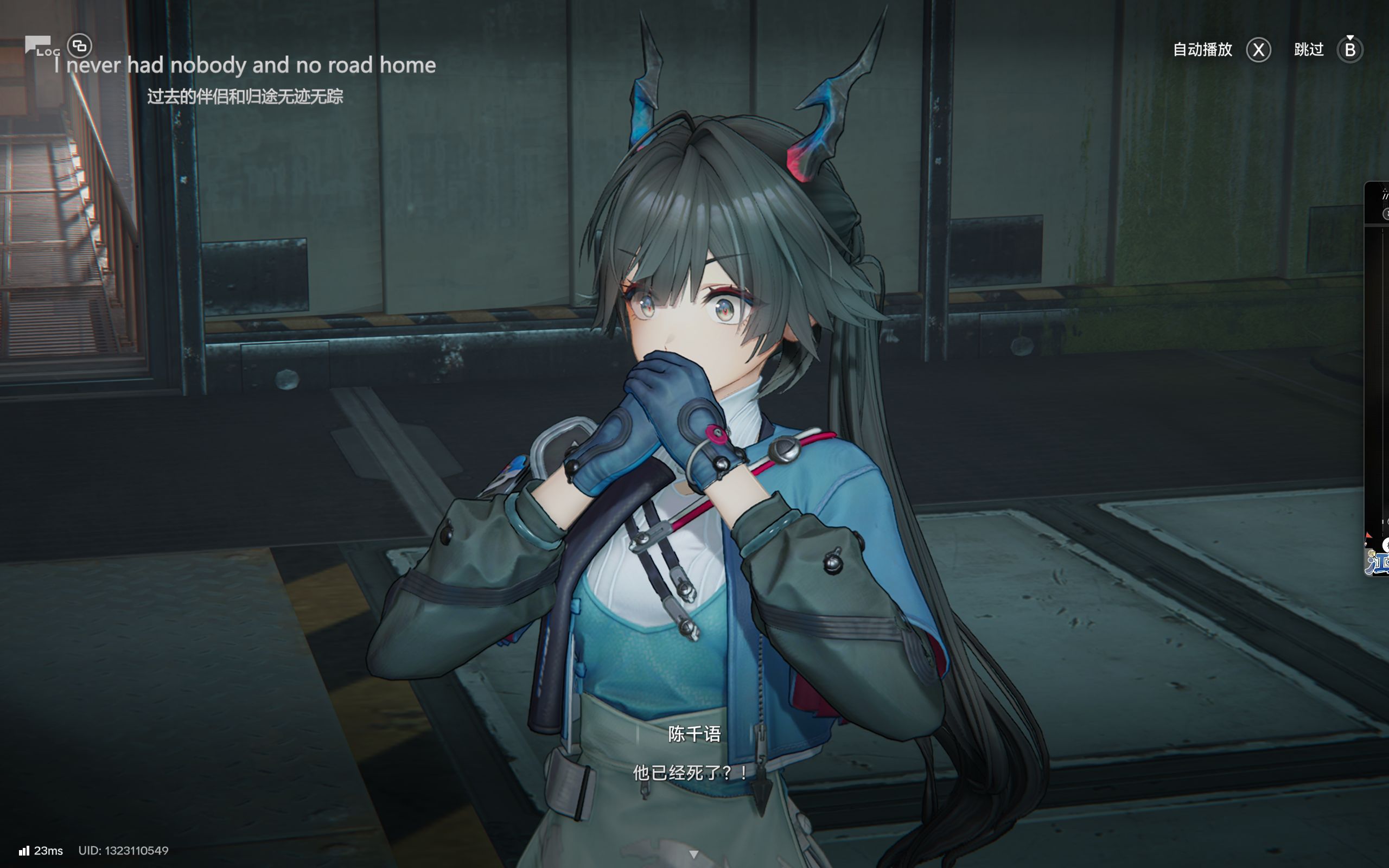Screen dimensions: 1389x868
Task: Open the dialogue Log
Action: coord(41,47)
